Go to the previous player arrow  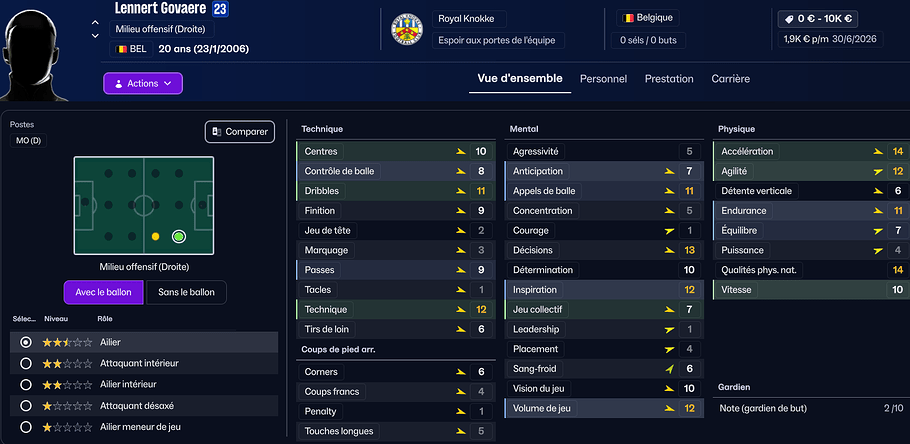95,22
